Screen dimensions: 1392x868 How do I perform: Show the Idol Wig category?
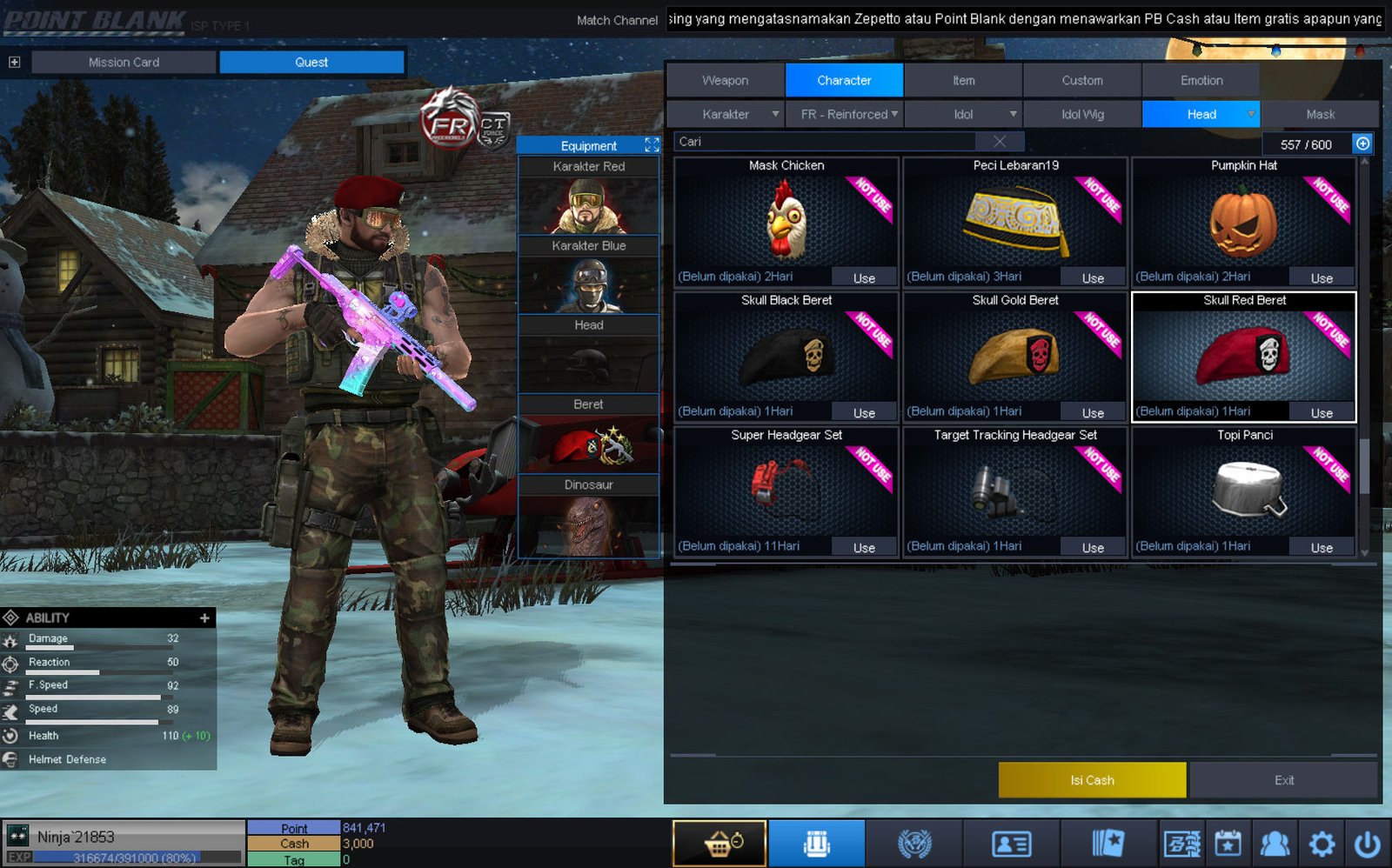click(x=1082, y=114)
